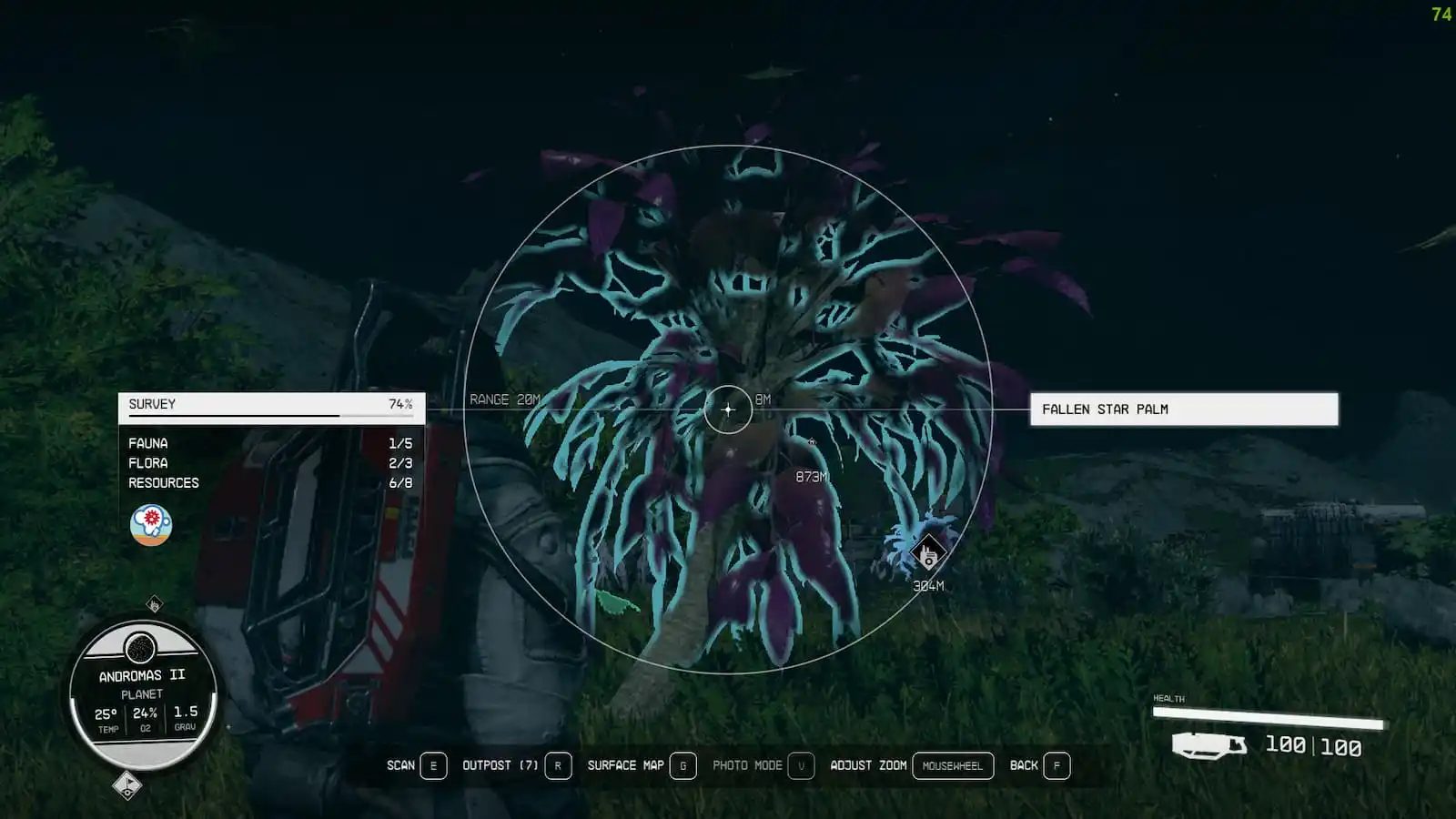Click the Fallen Star Palm name label
1456x819 pixels.
[1183, 409]
